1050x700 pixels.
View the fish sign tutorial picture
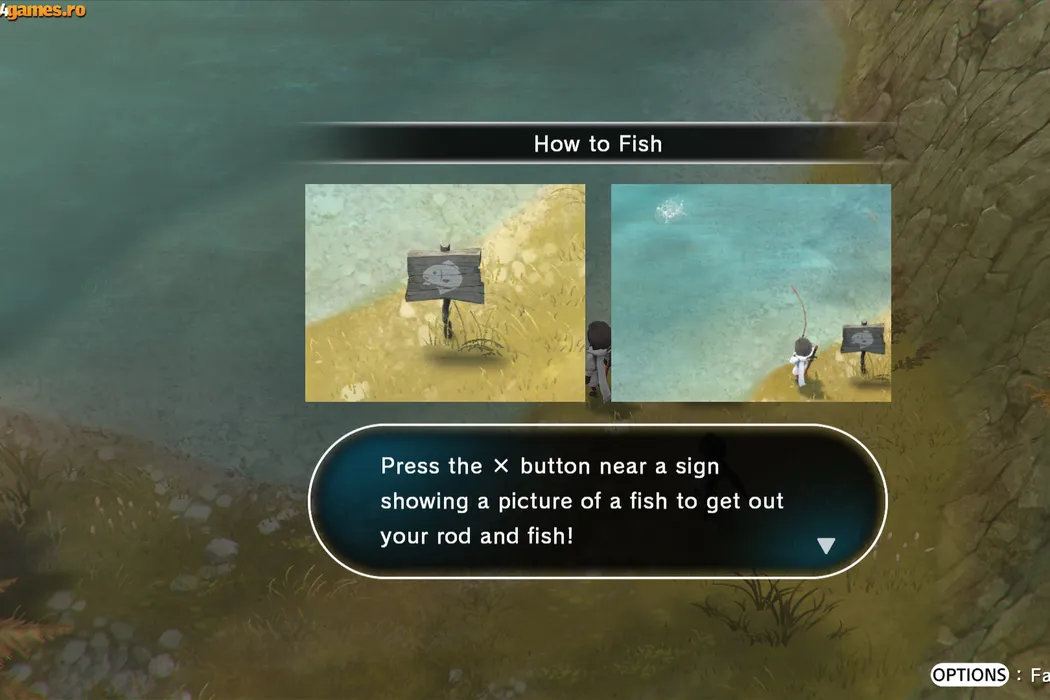[x=445, y=293]
